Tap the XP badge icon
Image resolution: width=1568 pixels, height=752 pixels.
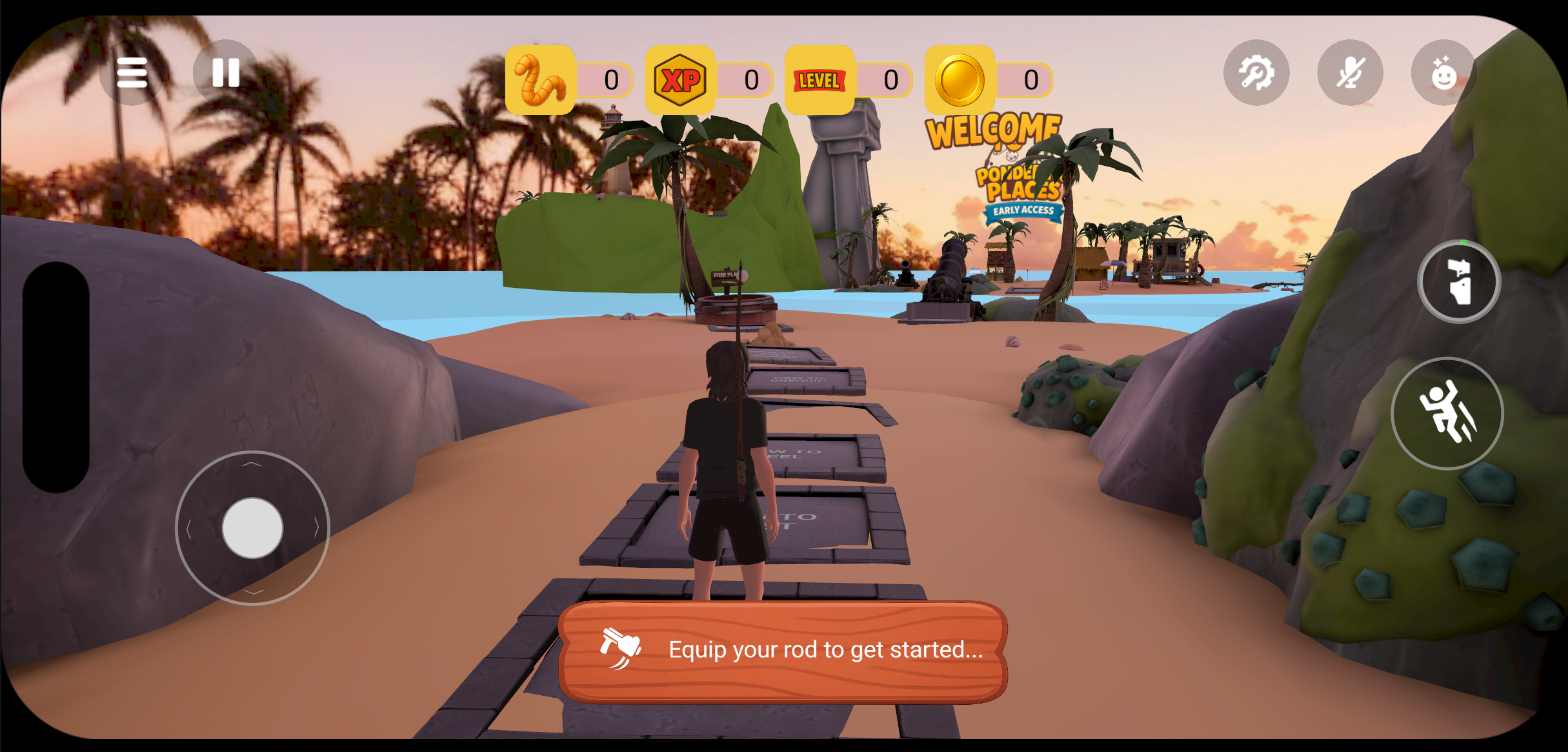coord(680,80)
